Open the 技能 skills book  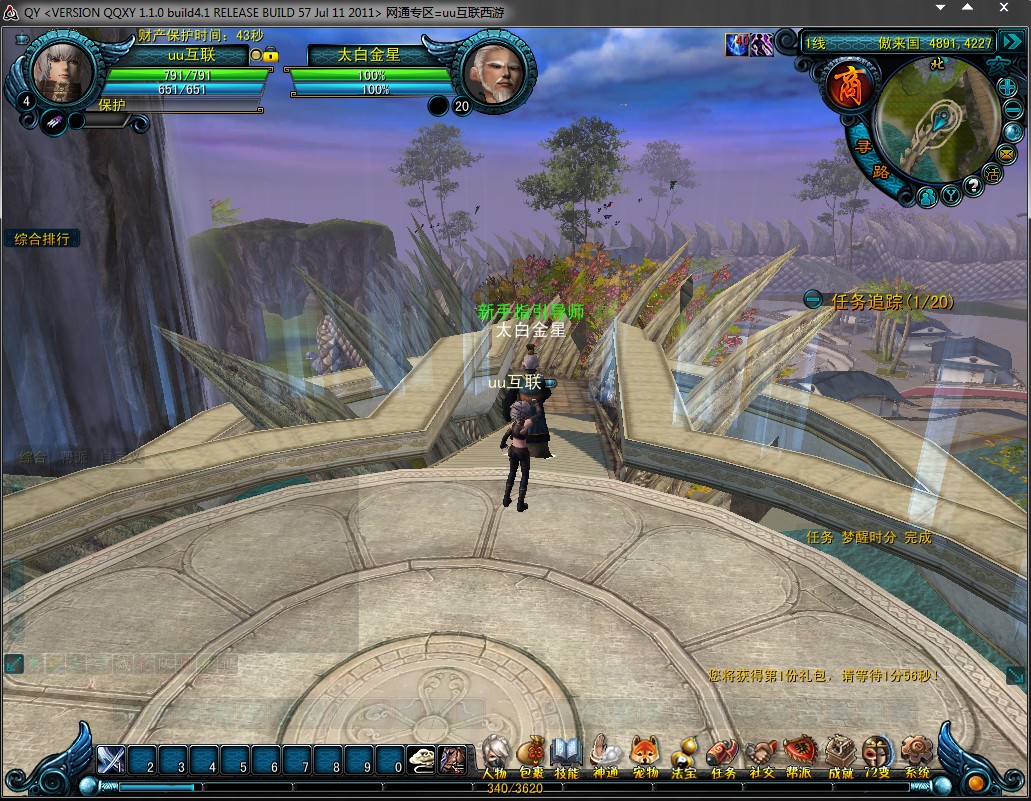tap(566, 755)
